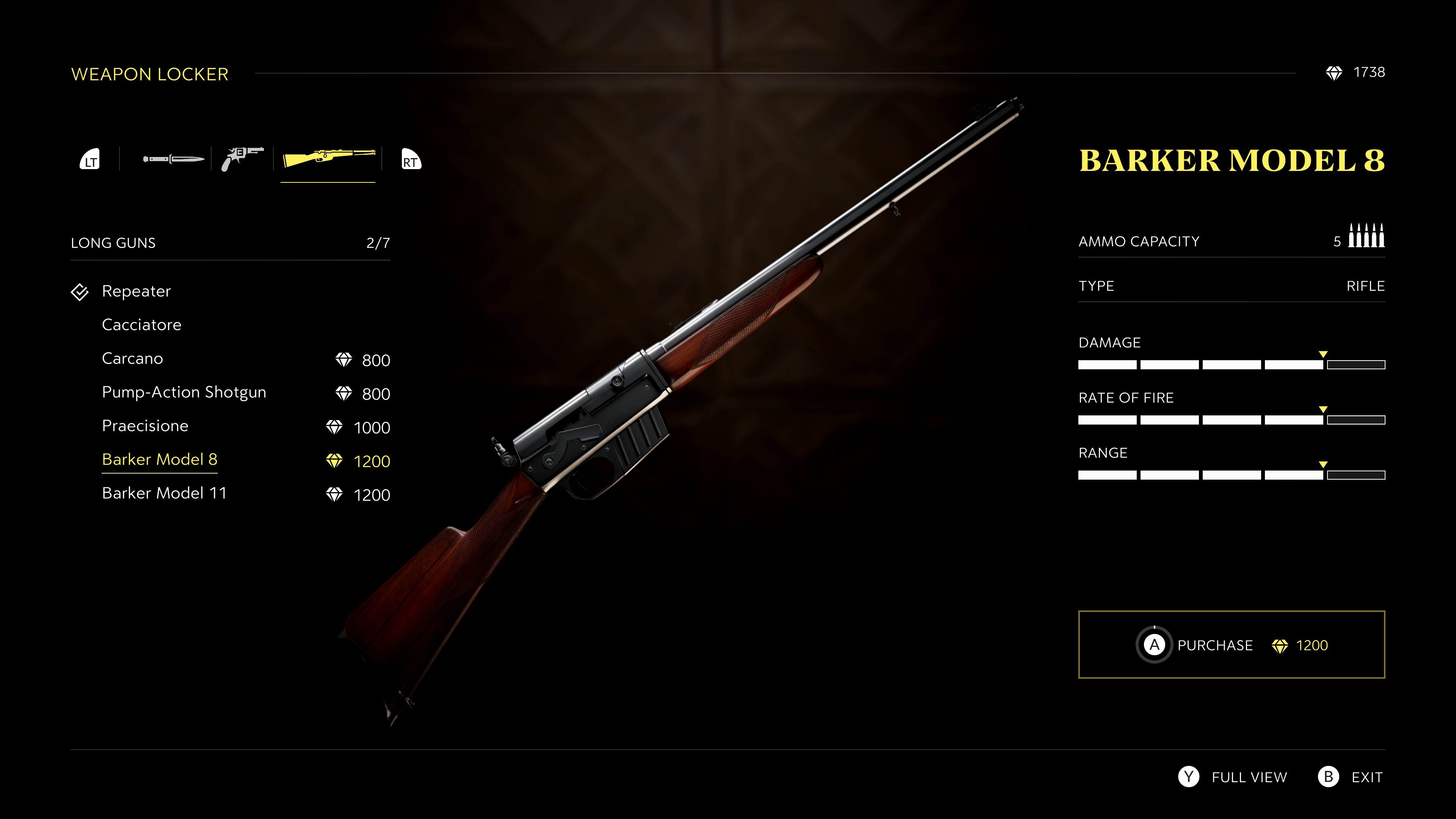Select the Repeater in the weapon list
This screenshot has height=819, width=1456.
pos(136,292)
